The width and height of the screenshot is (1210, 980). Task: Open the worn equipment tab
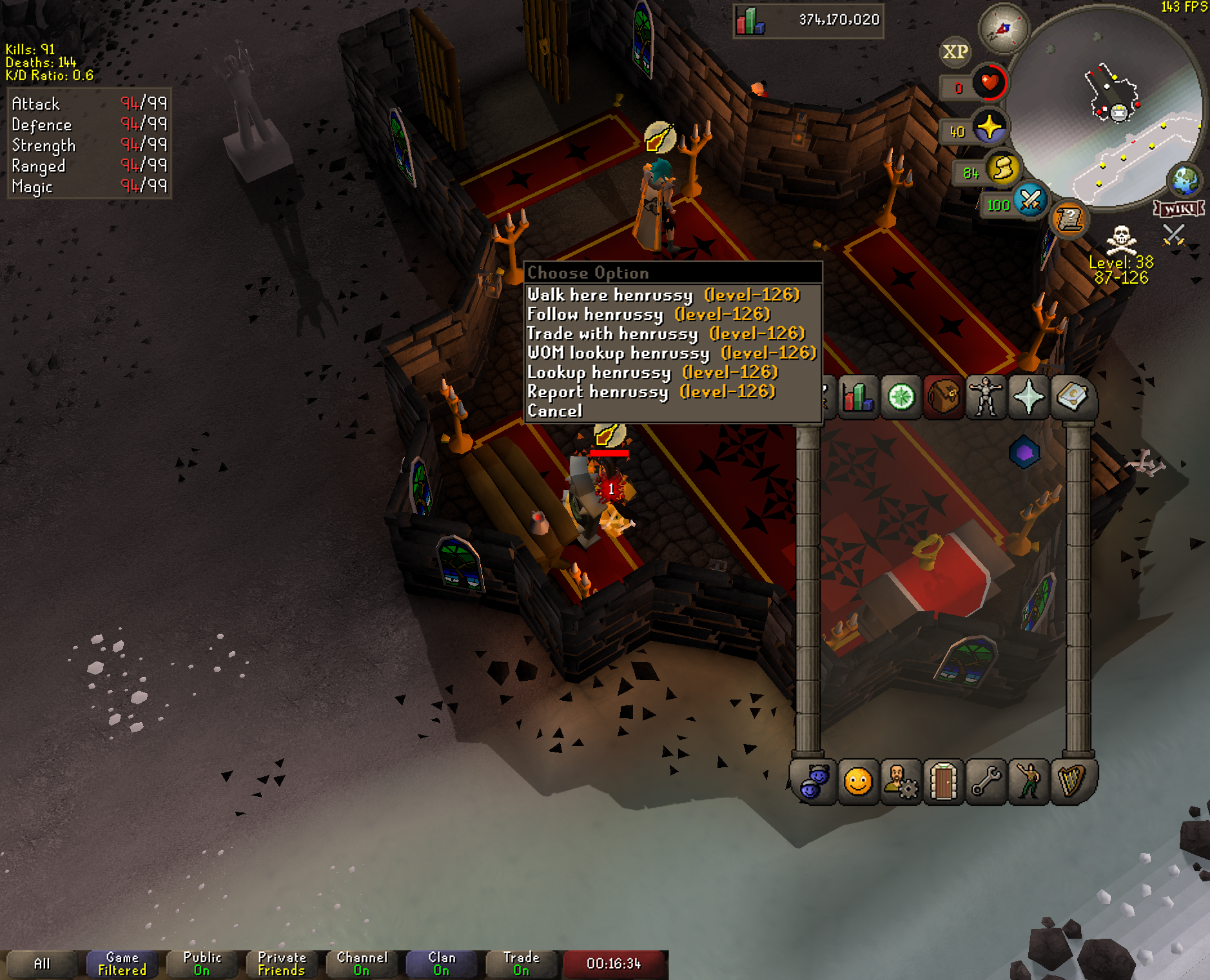click(x=986, y=397)
